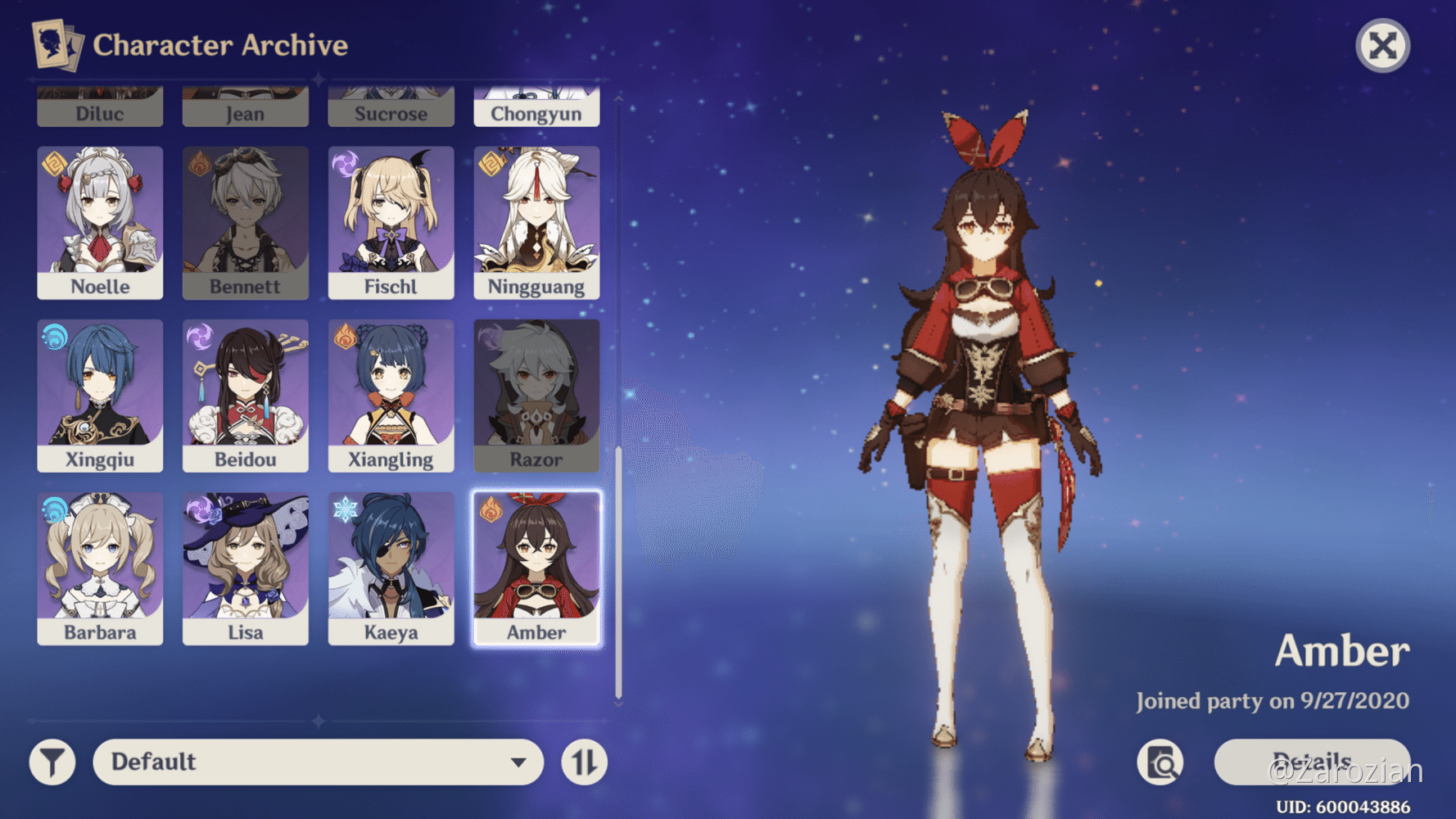
Task: Click the Character Archive header card icon
Action: click(x=56, y=45)
